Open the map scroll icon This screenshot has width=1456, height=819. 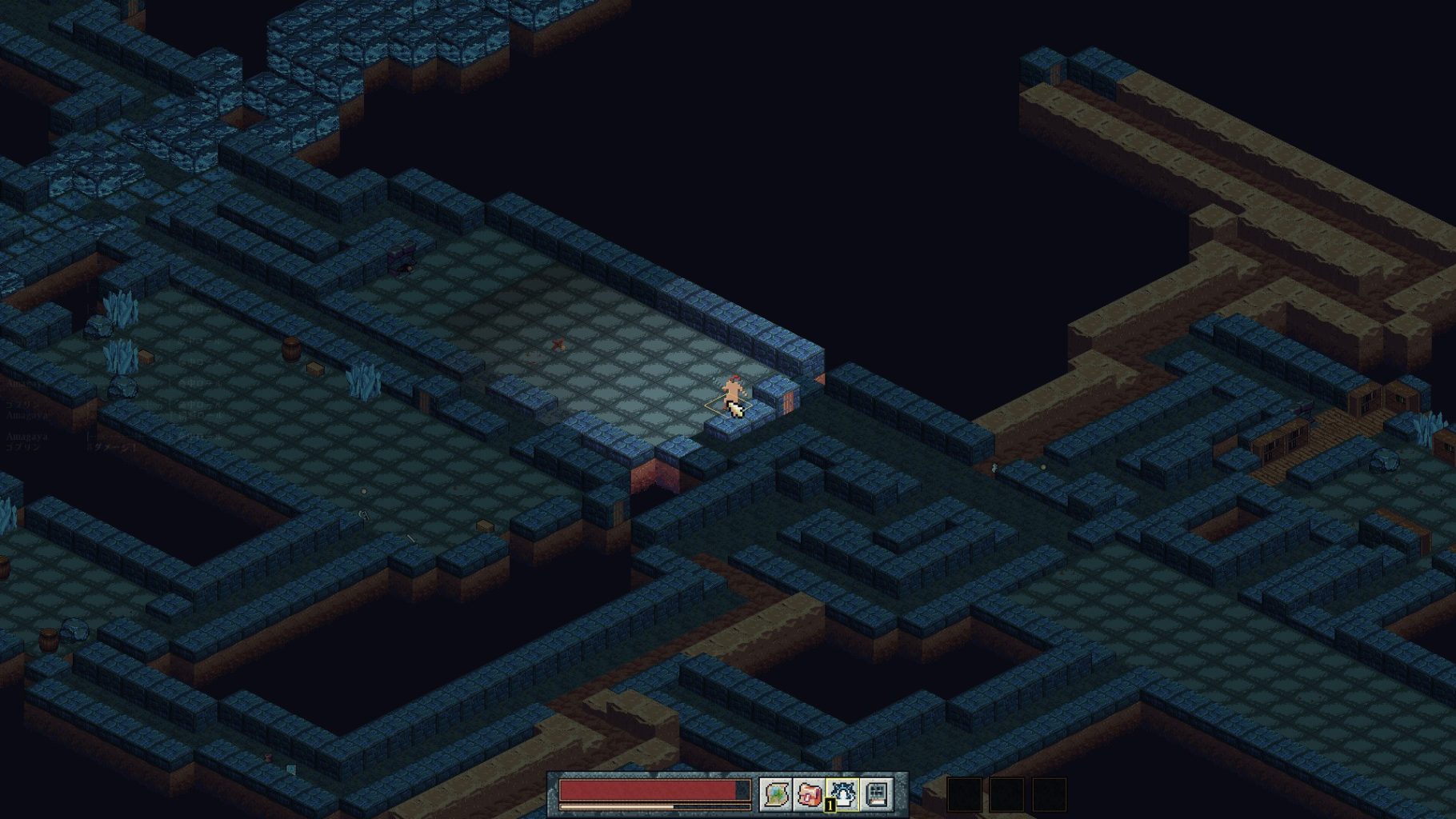775,794
